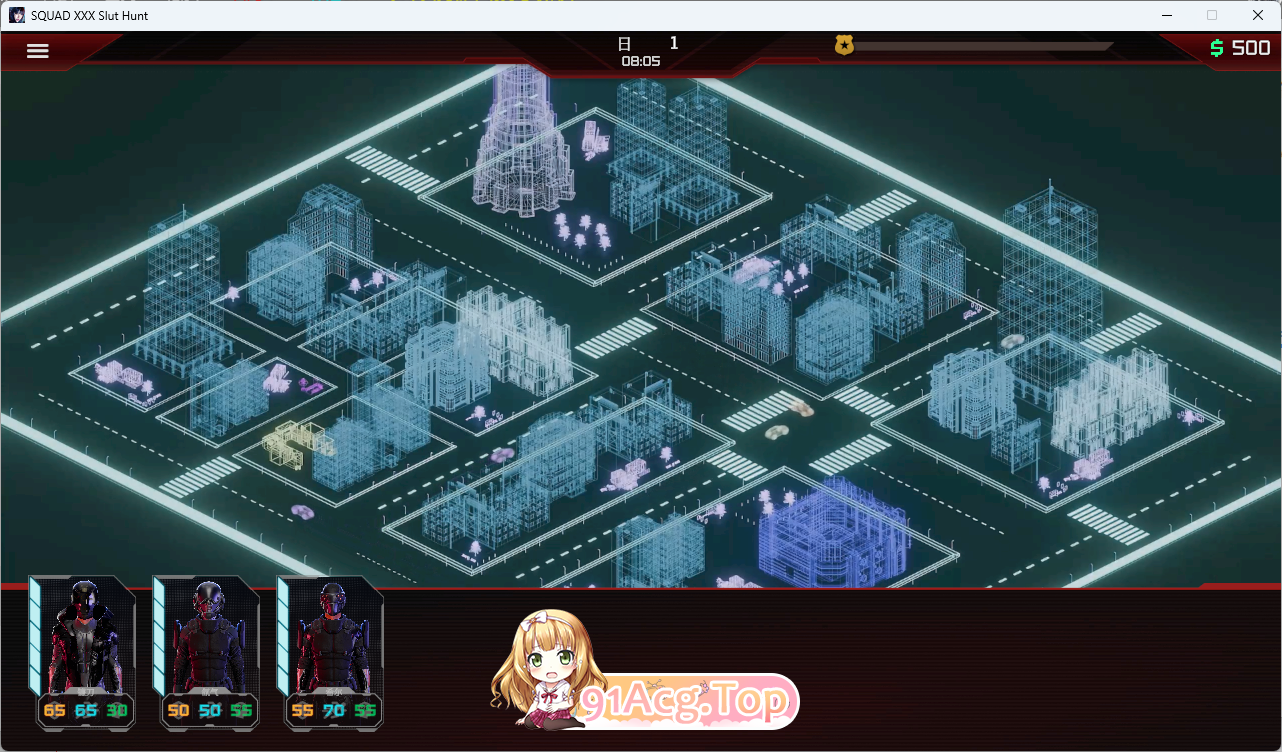Image resolution: width=1282 pixels, height=752 pixels.
Task: Select the rightmost squad member portrait
Action: (x=332, y=650)
